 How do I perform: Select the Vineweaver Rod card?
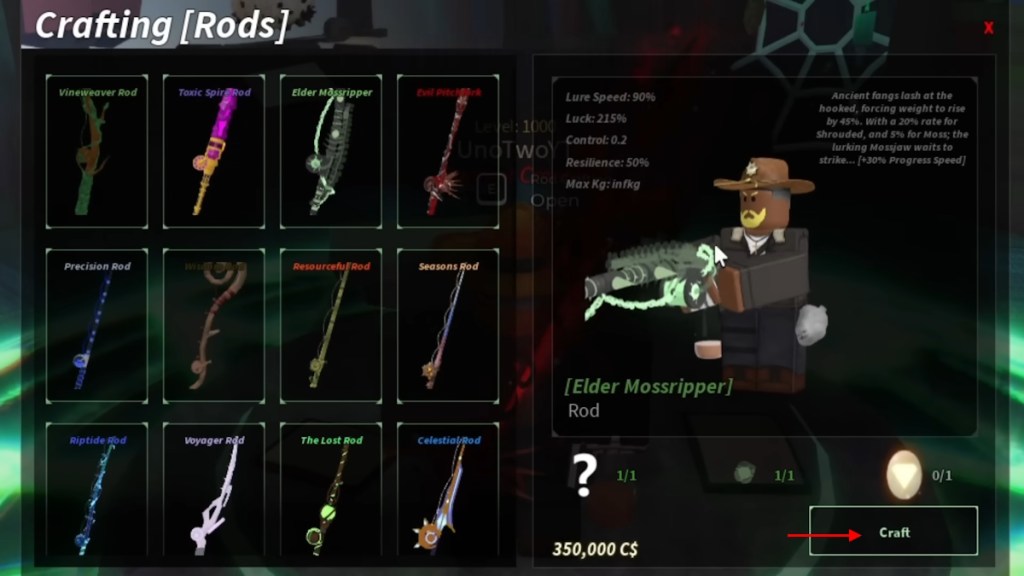point(97,151)
